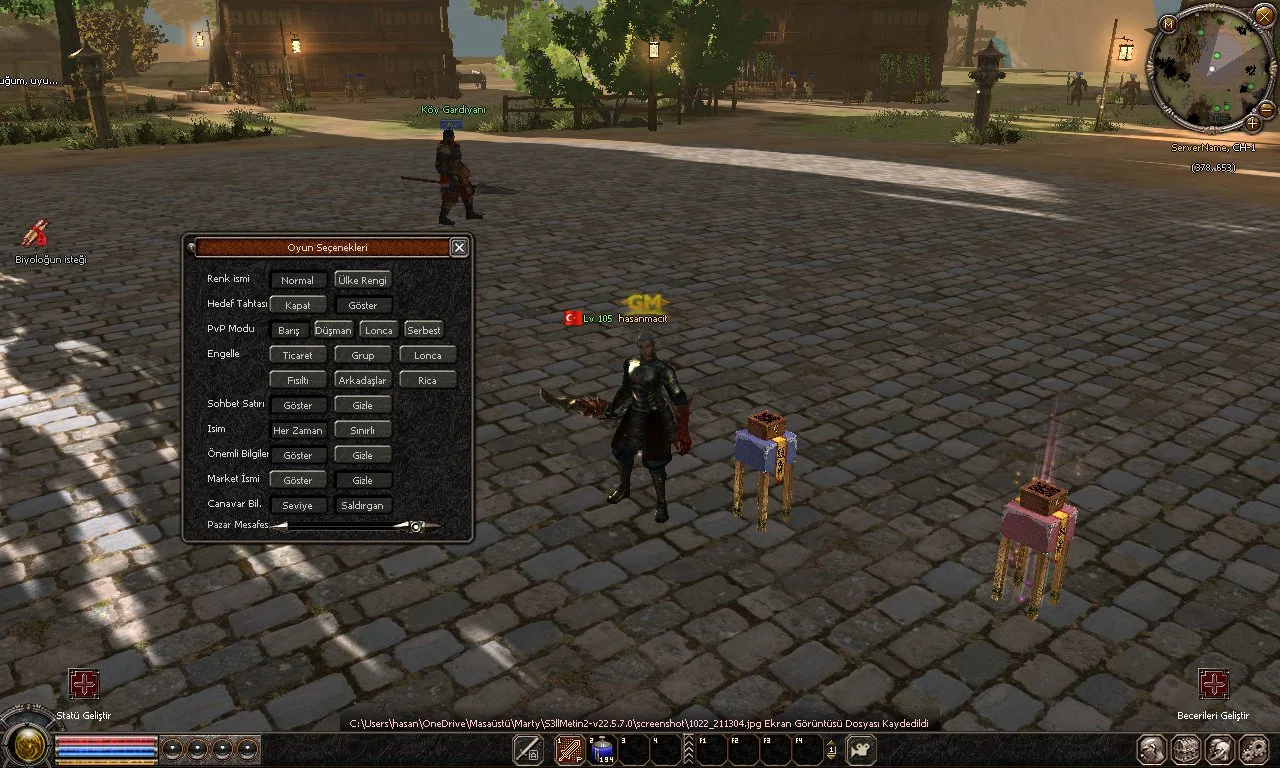Set İsim display to Sınırlı
This screenshot has height=768, width=1280.
pyautogui.click(x=362, y=430)
